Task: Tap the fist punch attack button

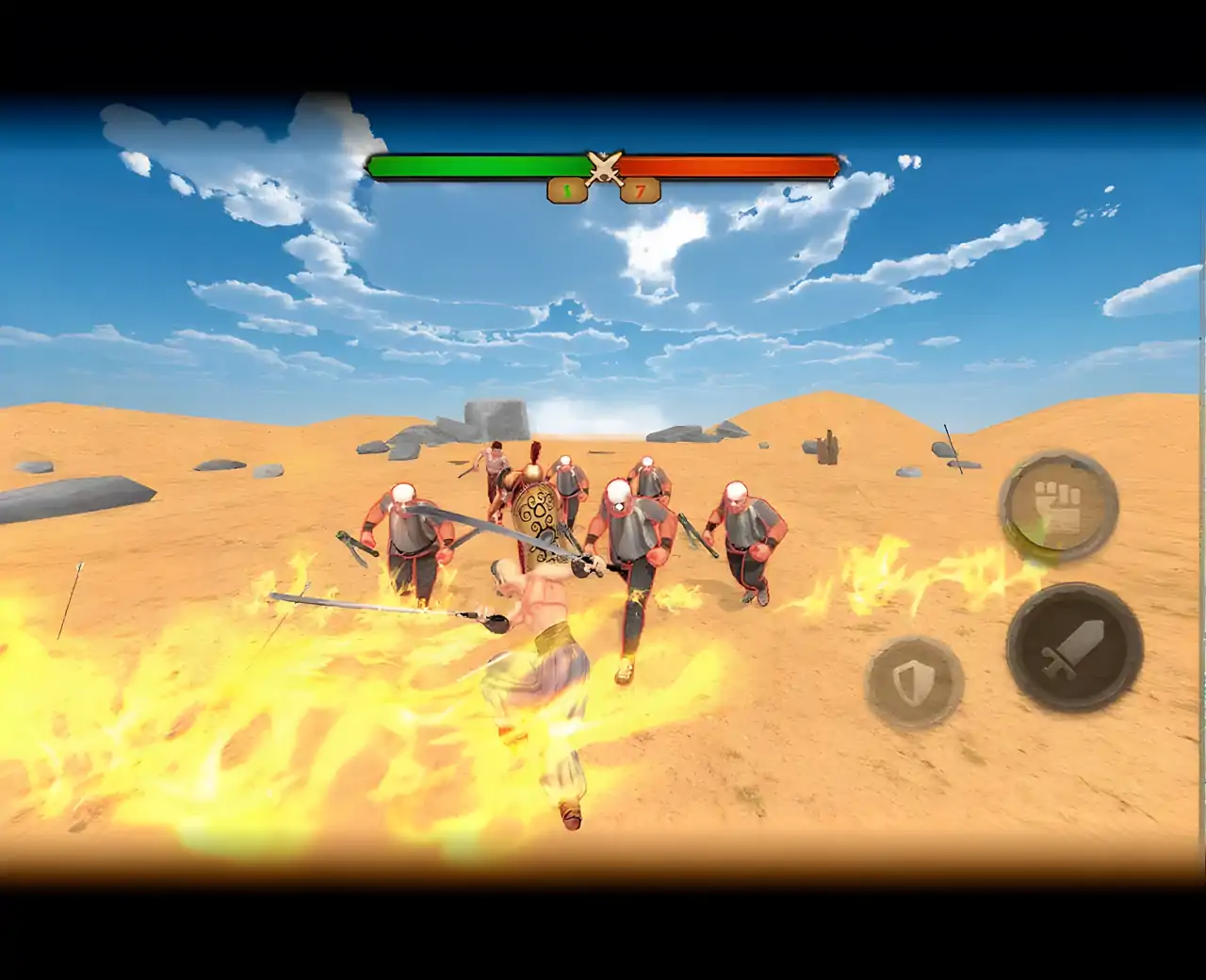Action: pyautogui.click(x=1057, y=504)
